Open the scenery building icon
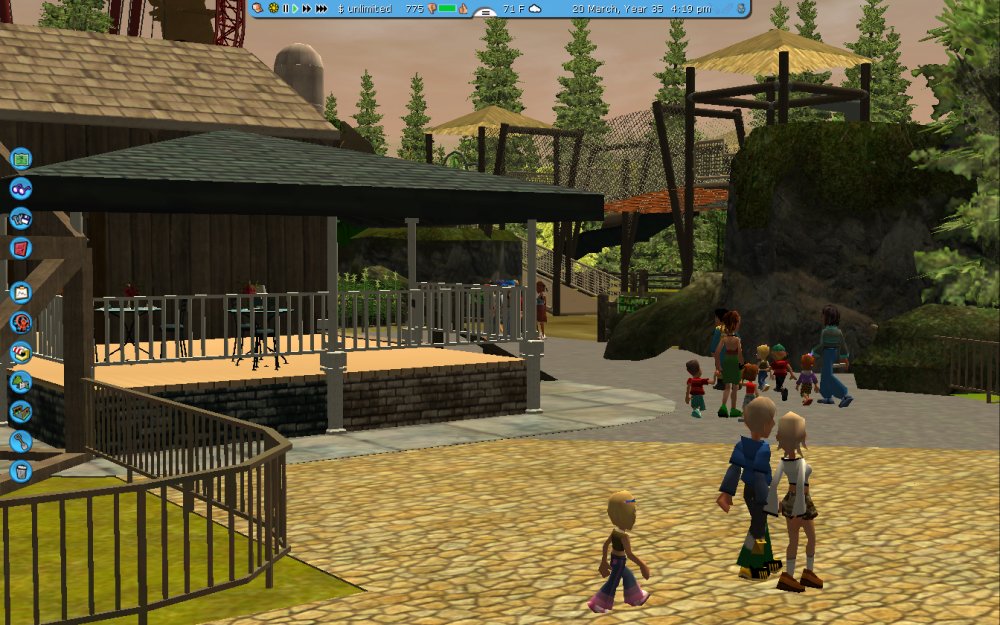The image size is (1000, 625). click(x=21, y=382)
